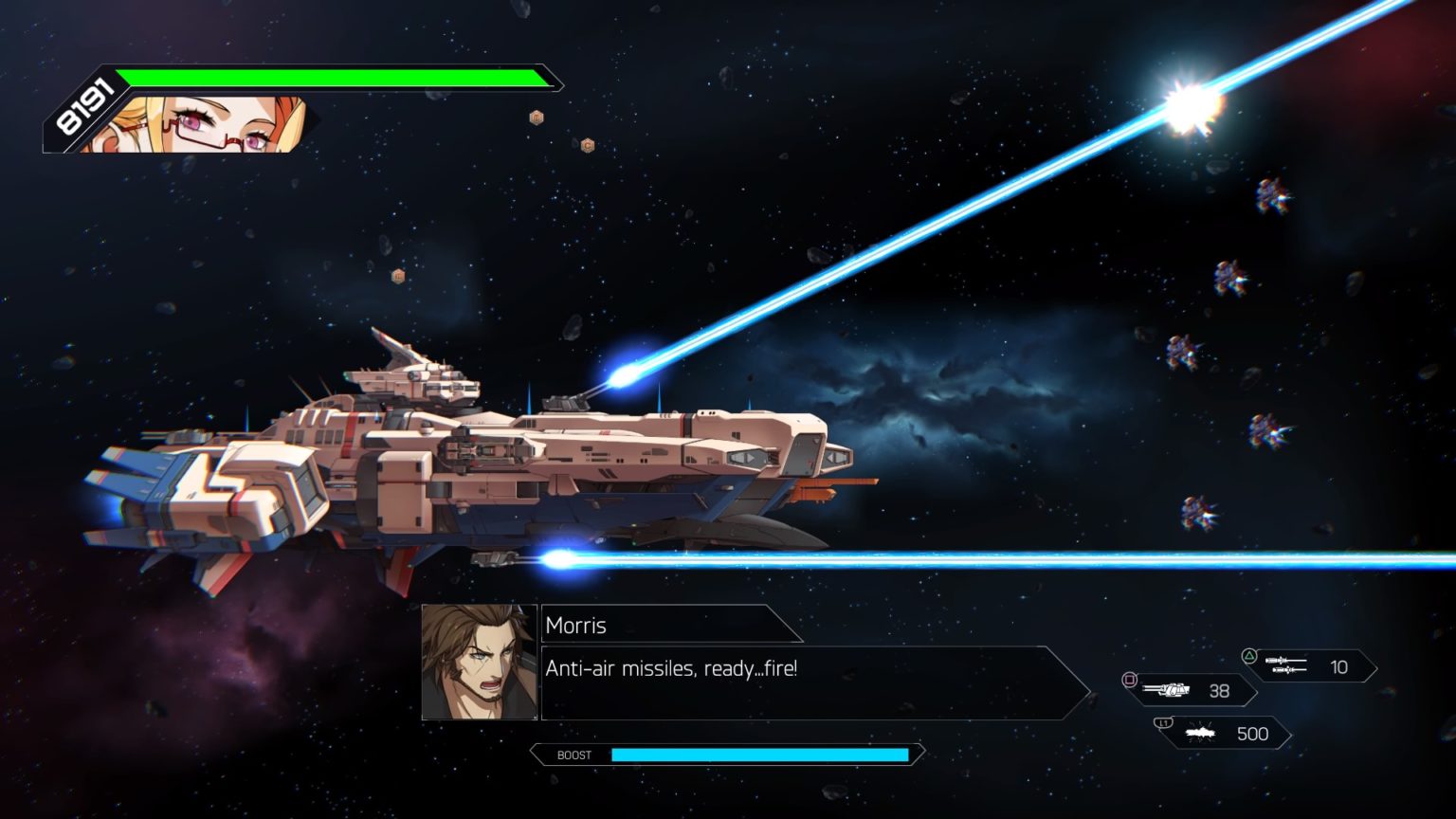Screen dimensions: 1456x819
Task: Activate the ship burst special weapon
Action: pyautogui.click(x=1227, y=734)
